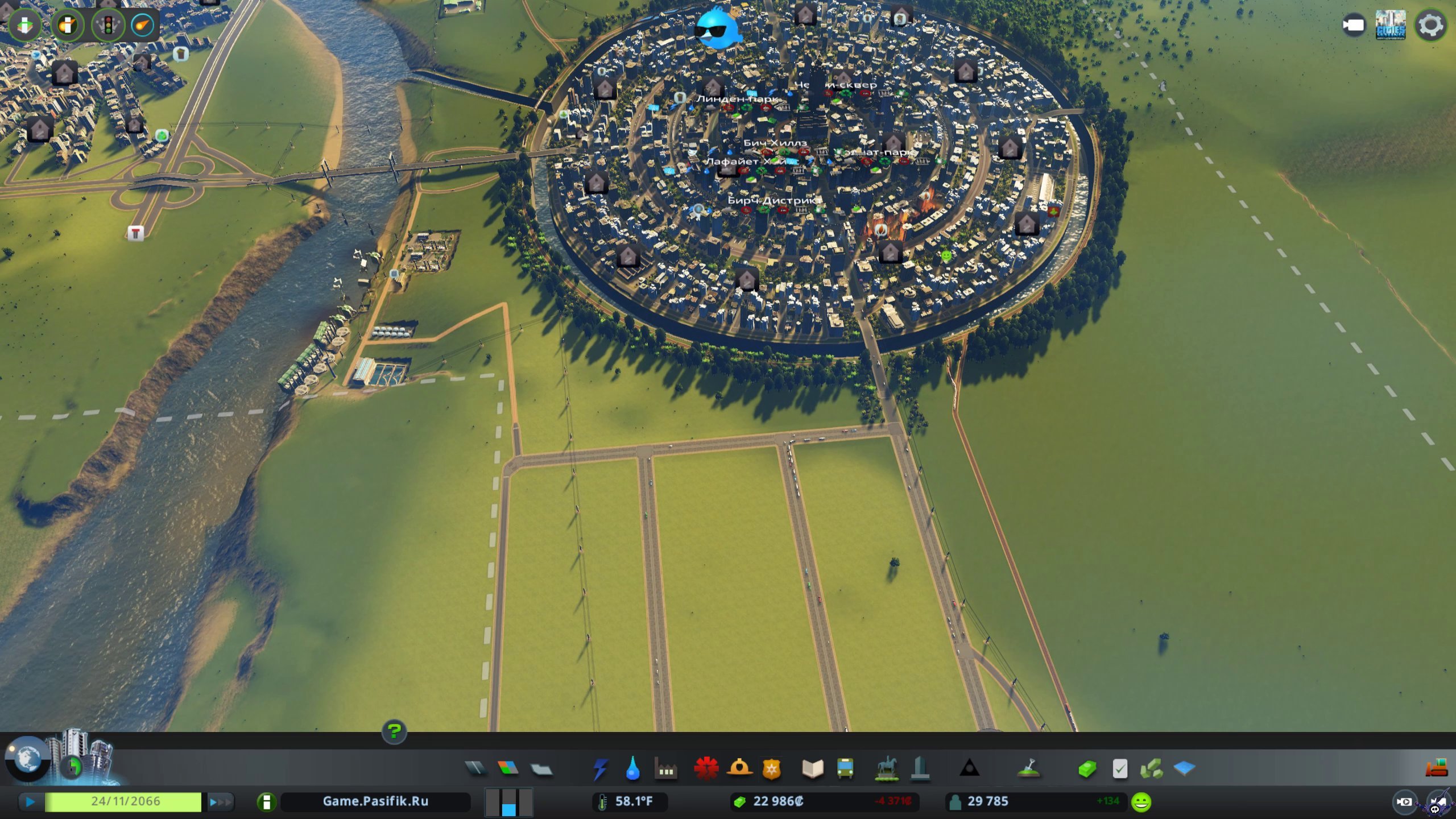Viewport: 1456px width, 819px height.
Task: Open the Roads build menu
Action: (x=475, y=769)
